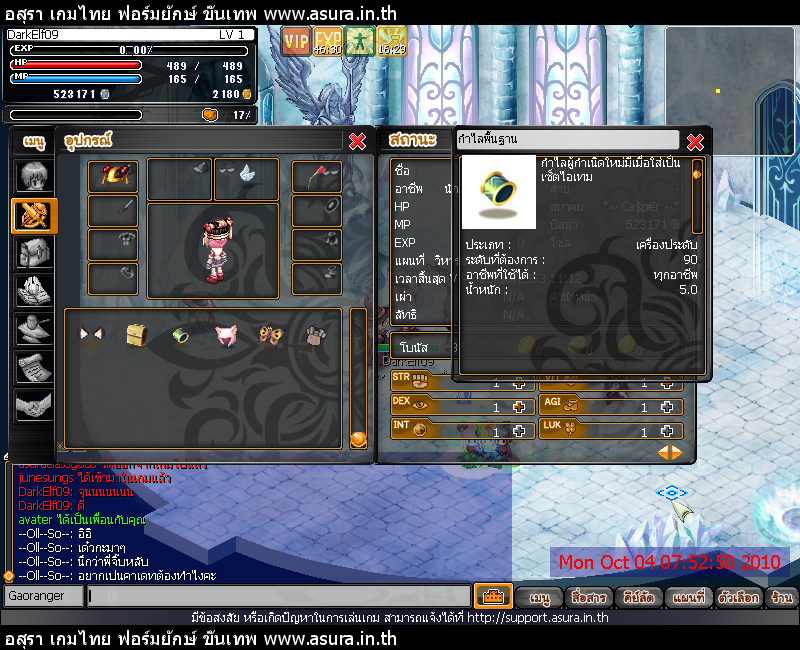800x650 pixels.
Task: Increase the DEX stat with plus button
Action: point(519,407)
